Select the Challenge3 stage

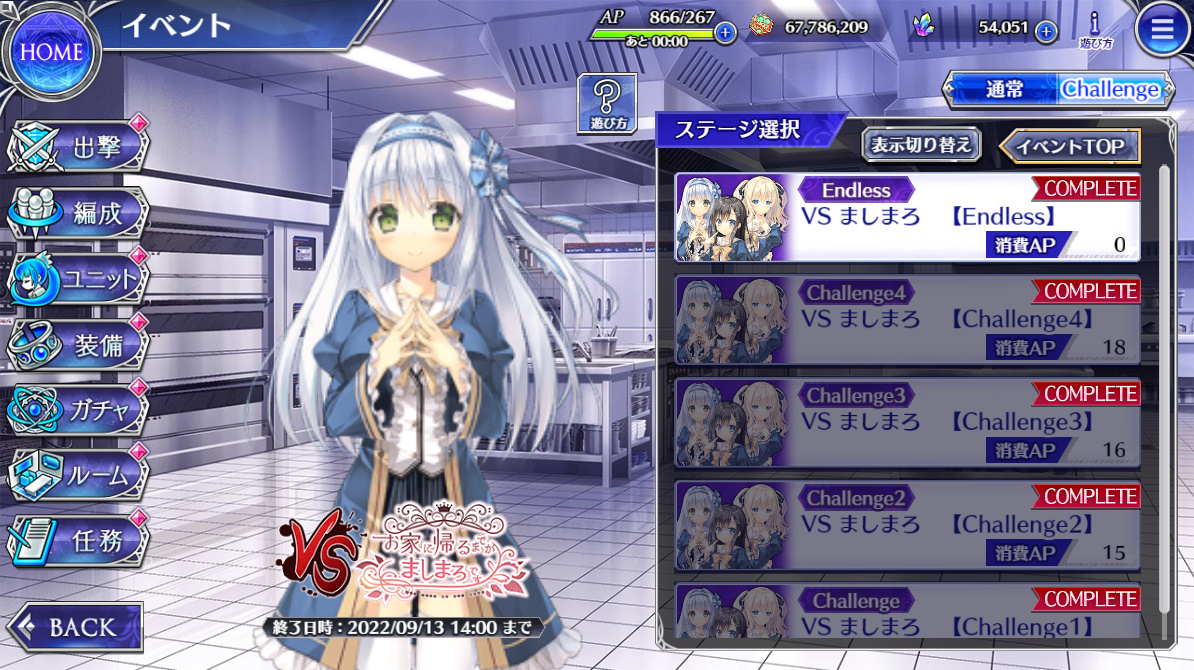point(907,422)
